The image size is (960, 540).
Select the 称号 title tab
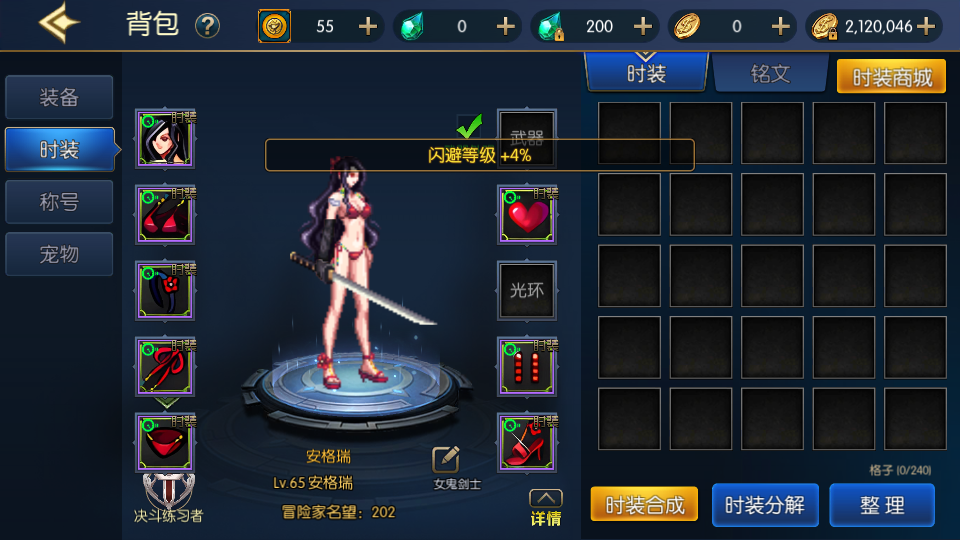59,202
